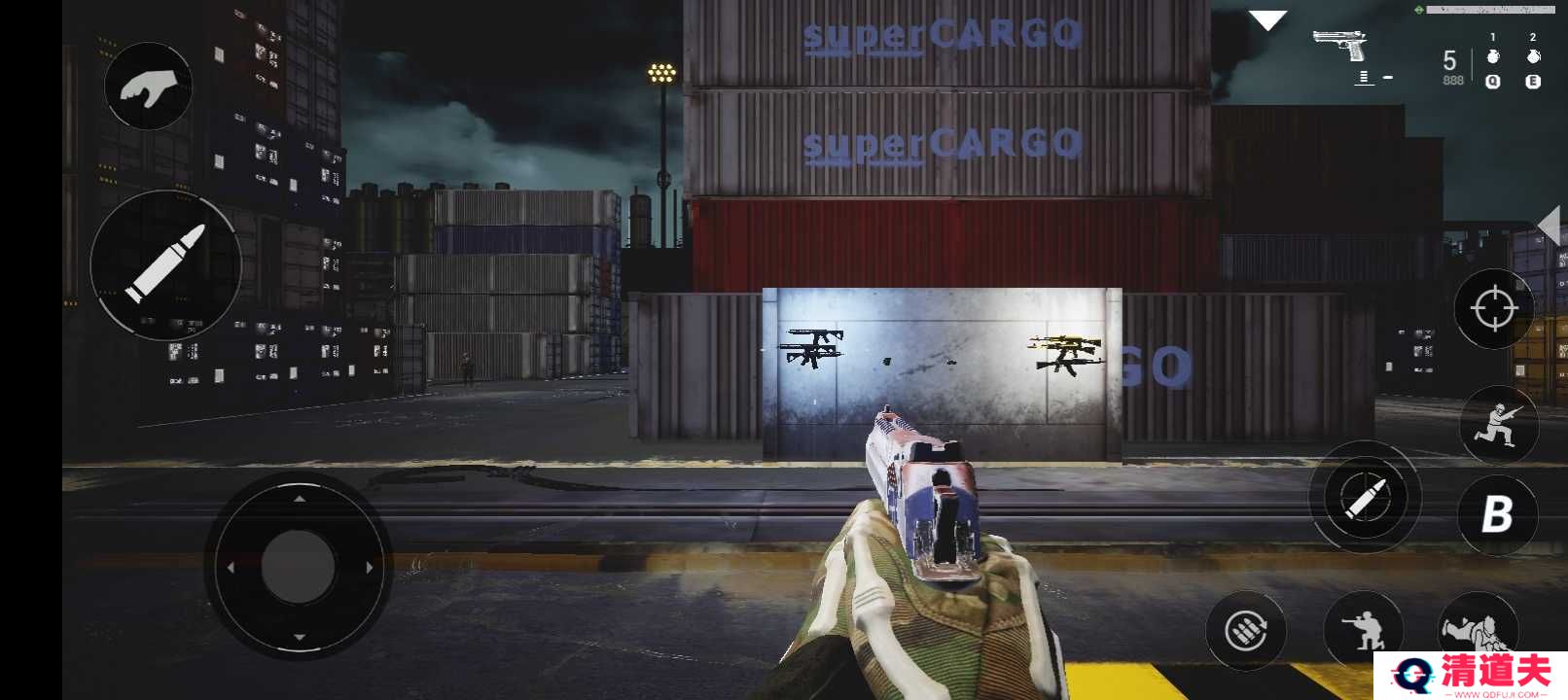This screenshot has width=1568, height=700.
Task: Tap the jumping soldier button
Action: (x=1498, y=425)
